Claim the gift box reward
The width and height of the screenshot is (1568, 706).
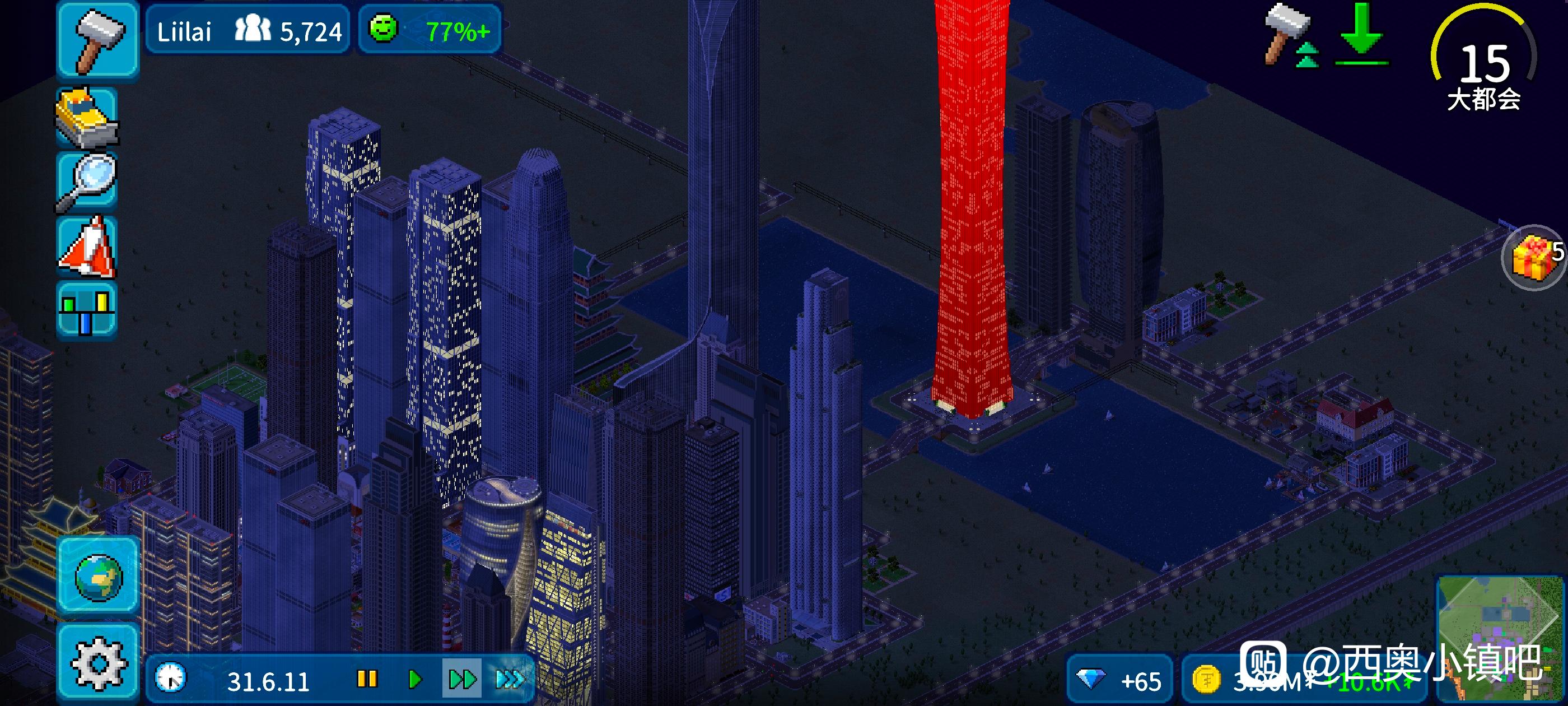tap(1533, 258)
